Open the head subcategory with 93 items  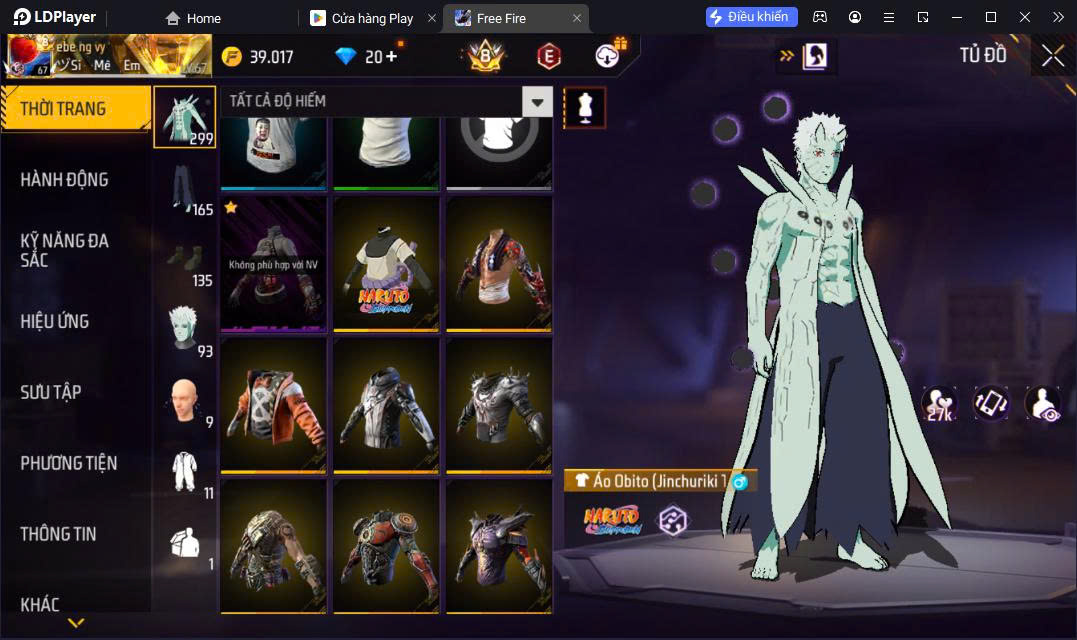[x=185, y=331]
